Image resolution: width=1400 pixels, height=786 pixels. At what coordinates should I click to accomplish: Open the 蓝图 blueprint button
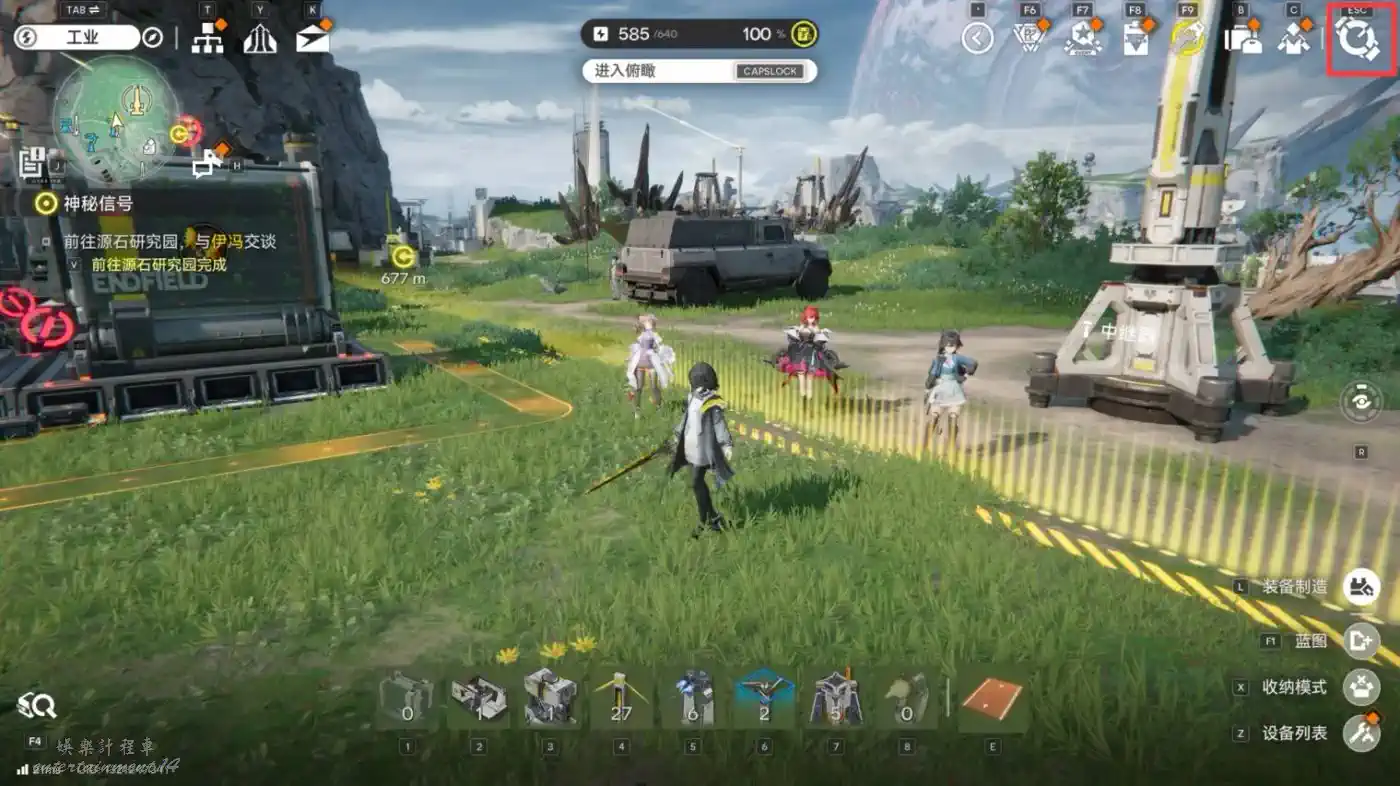1361,640
